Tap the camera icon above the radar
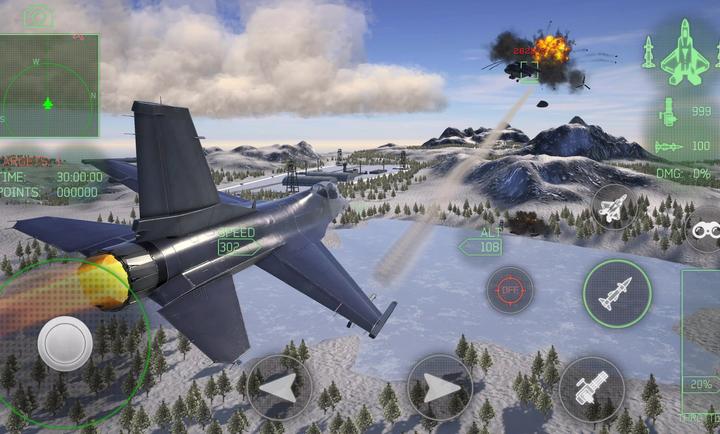720x434 pixels. (39, 17)
